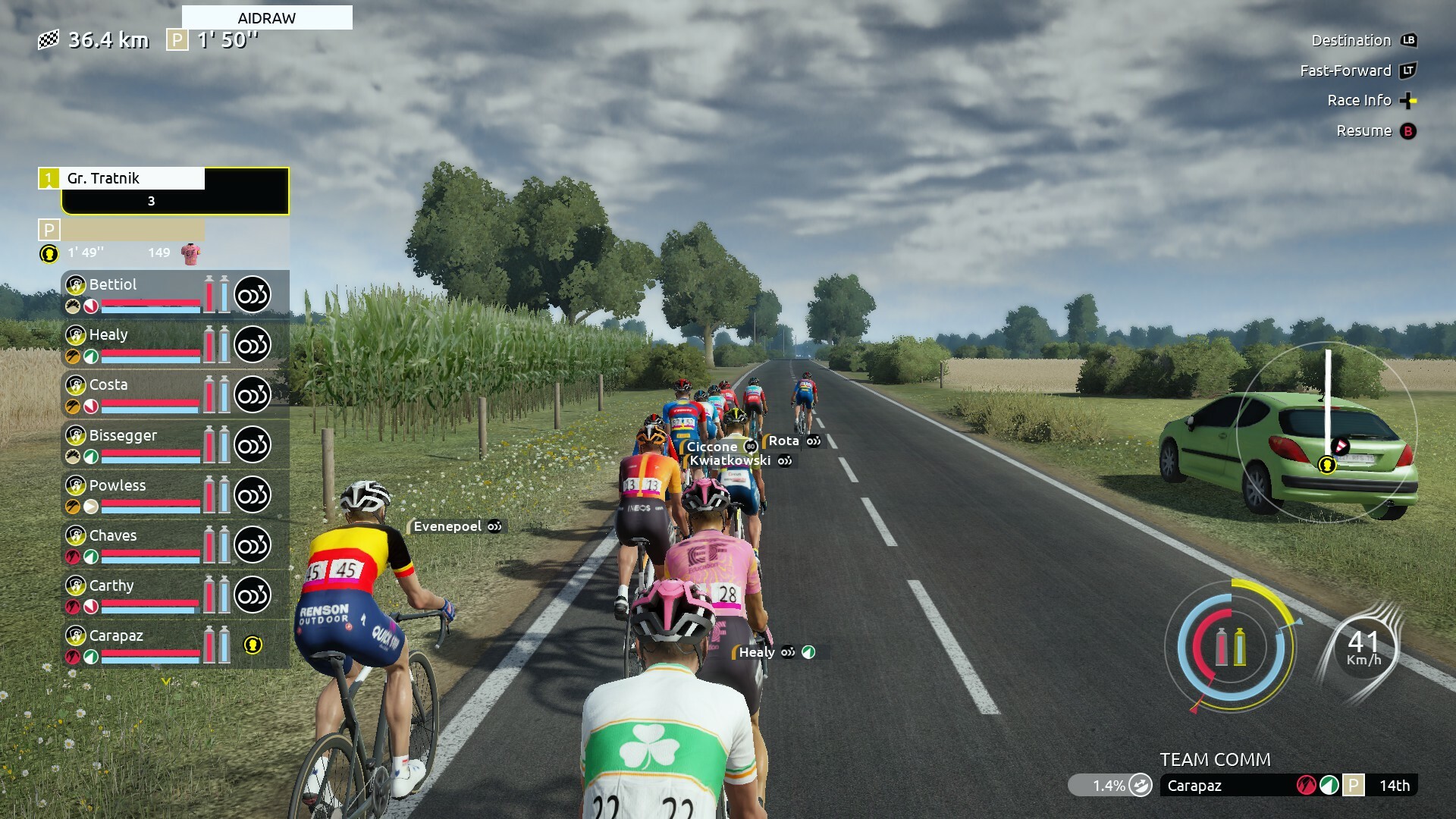Click the pink jersey icon near 1' 49''

tap(192, 252)
